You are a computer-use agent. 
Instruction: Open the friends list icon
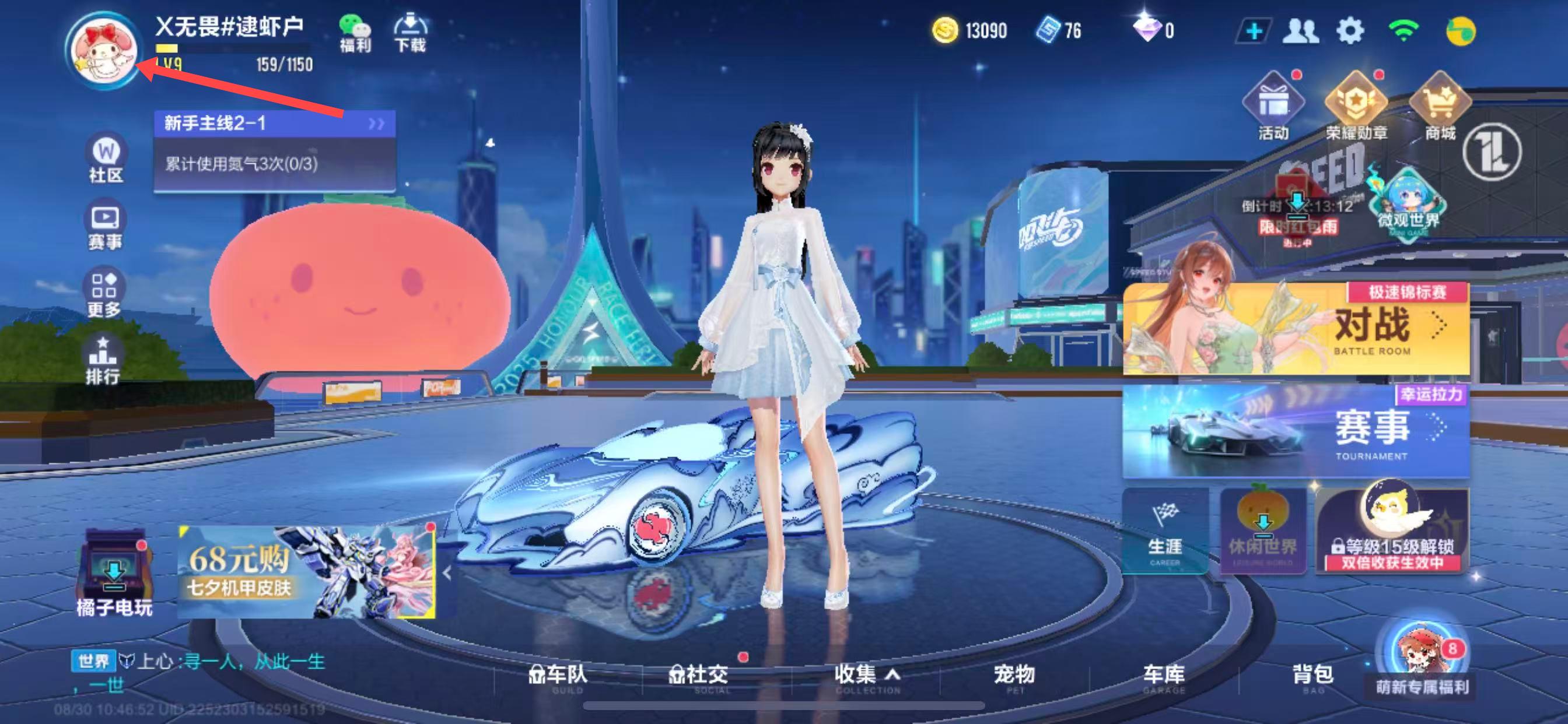pos(1300,30)
